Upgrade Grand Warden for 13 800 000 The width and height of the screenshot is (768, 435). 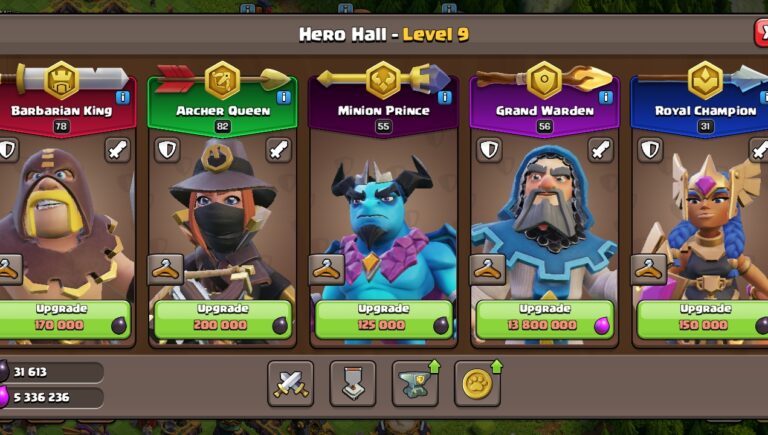543,318
